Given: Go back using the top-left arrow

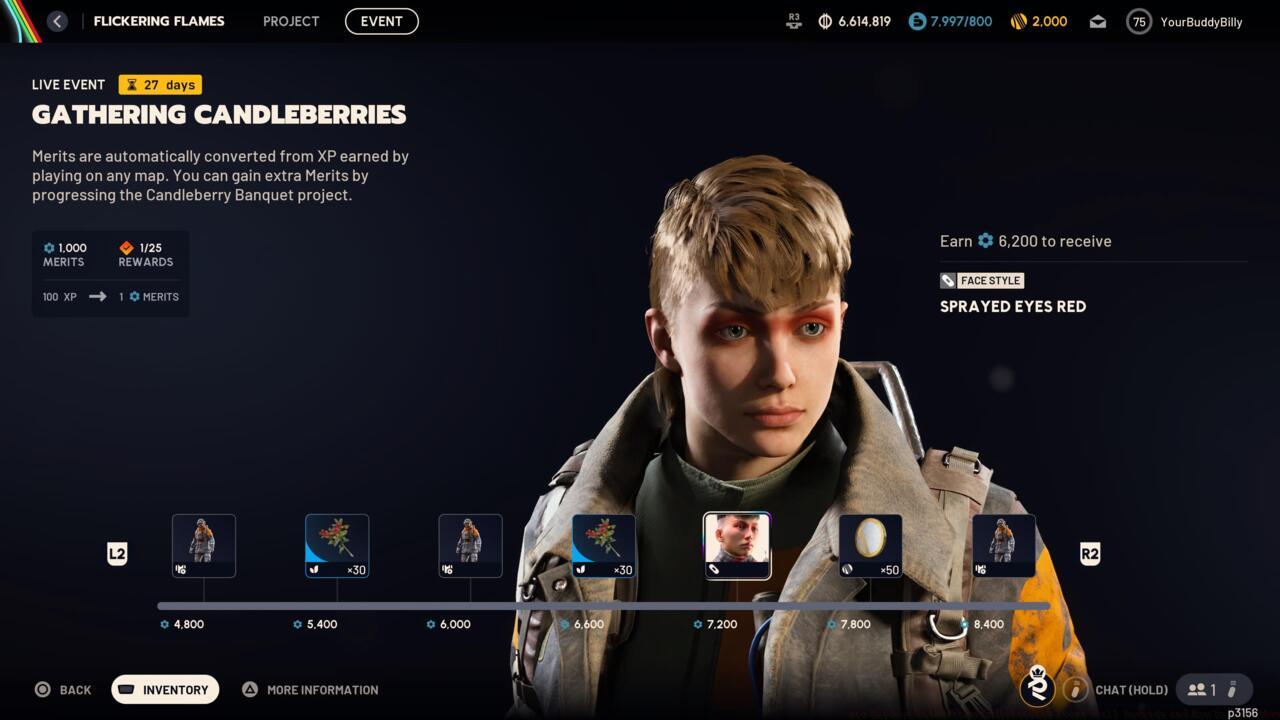Looking at the screenshot, I should point(57,21).
